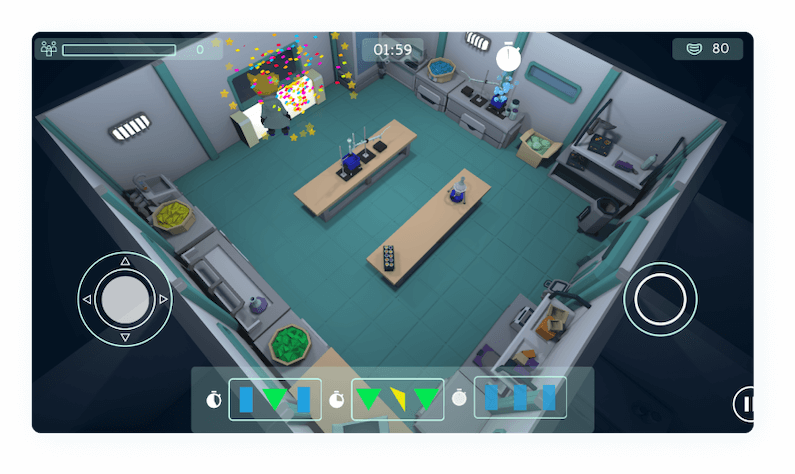Pause the game with the pause button

pos(745,405)
